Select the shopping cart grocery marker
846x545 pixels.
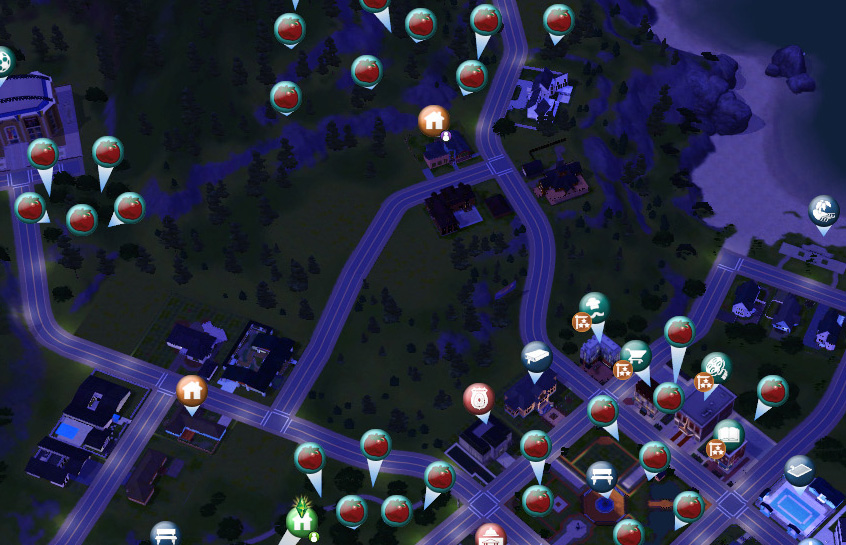[x=636, y=356]
